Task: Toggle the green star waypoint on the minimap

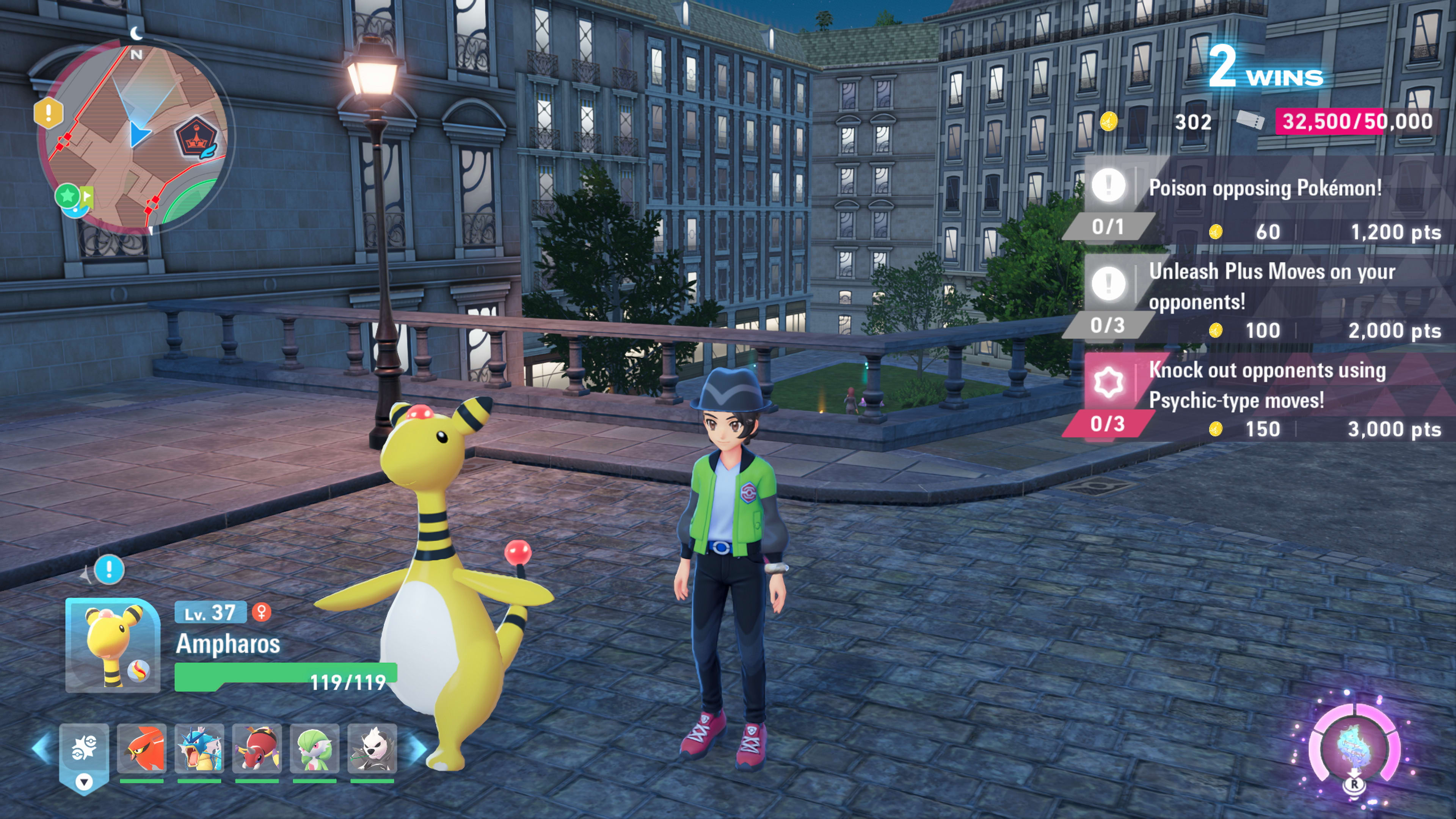Action: [67, 196]
